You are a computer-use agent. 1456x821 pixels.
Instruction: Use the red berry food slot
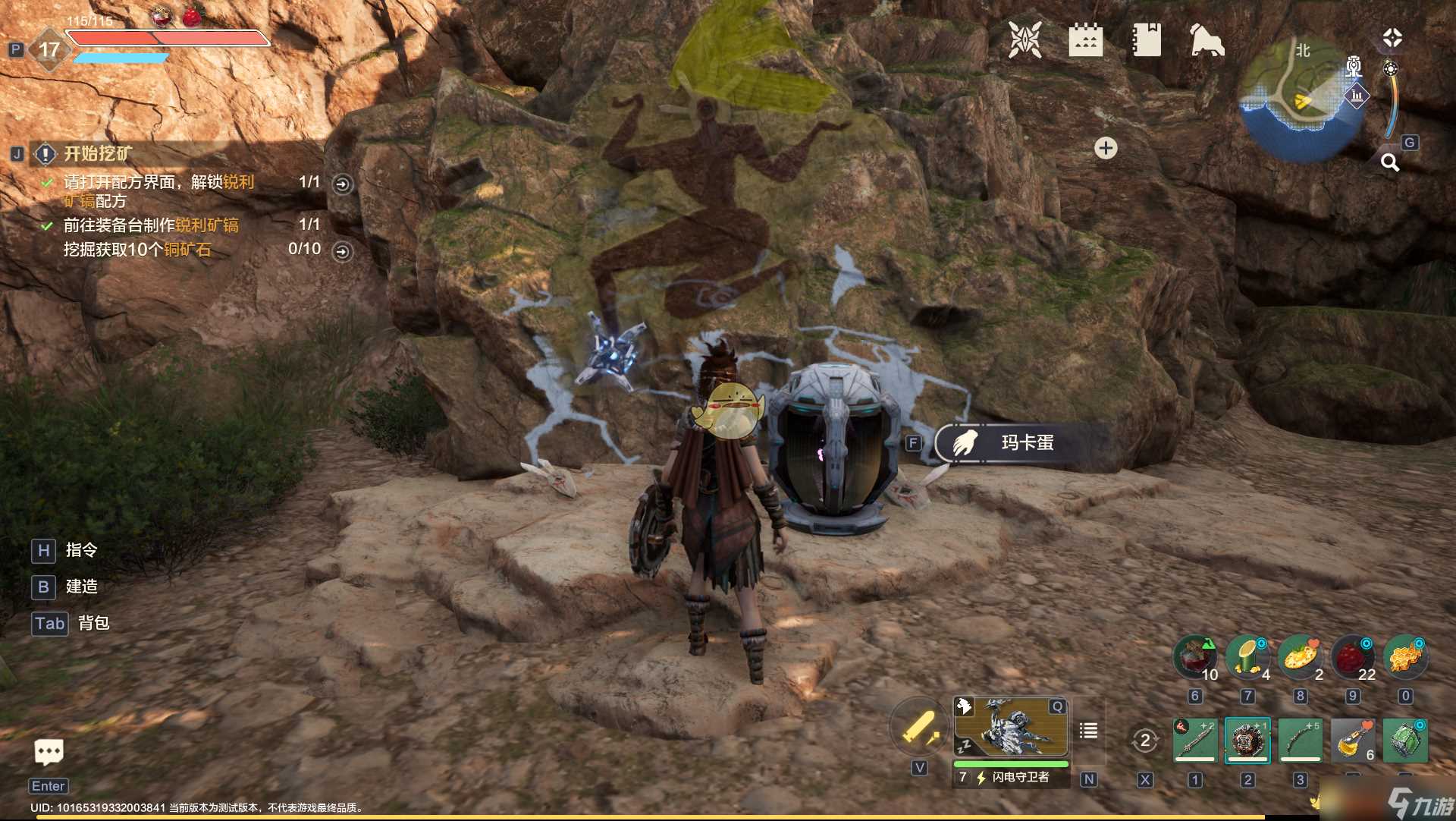coord(1353,657)
